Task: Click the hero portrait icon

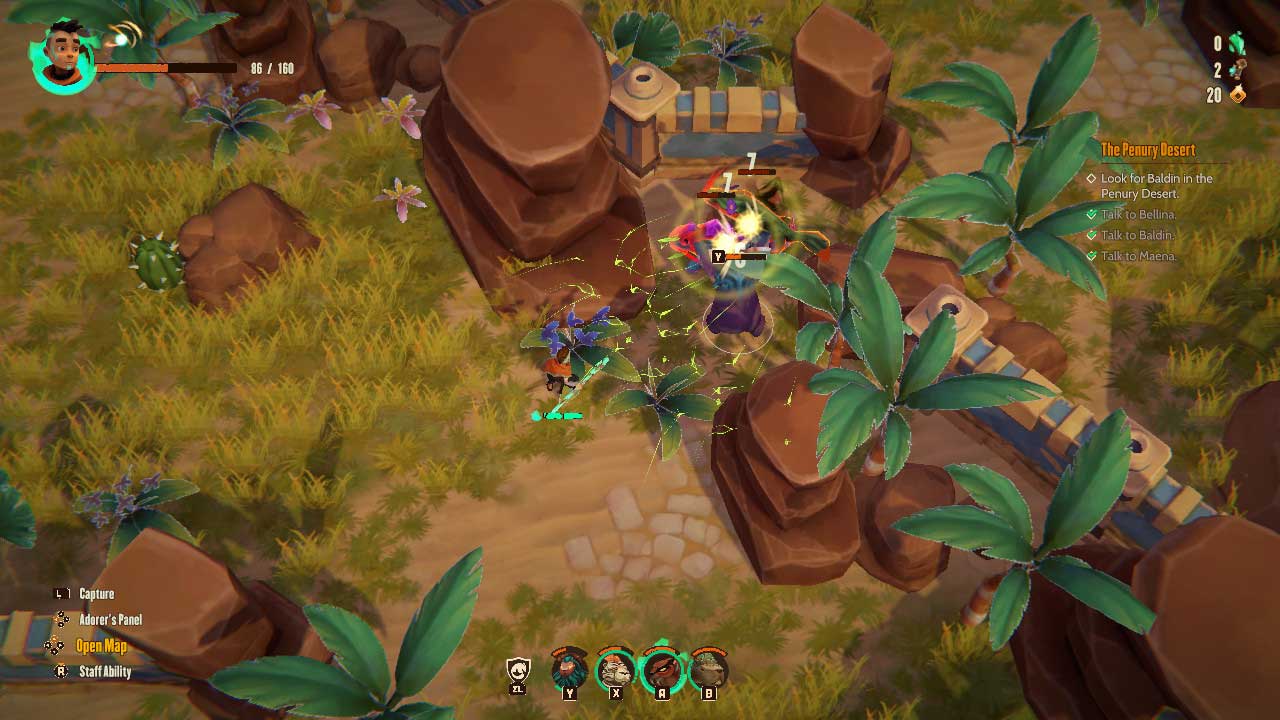Action: 63,57
